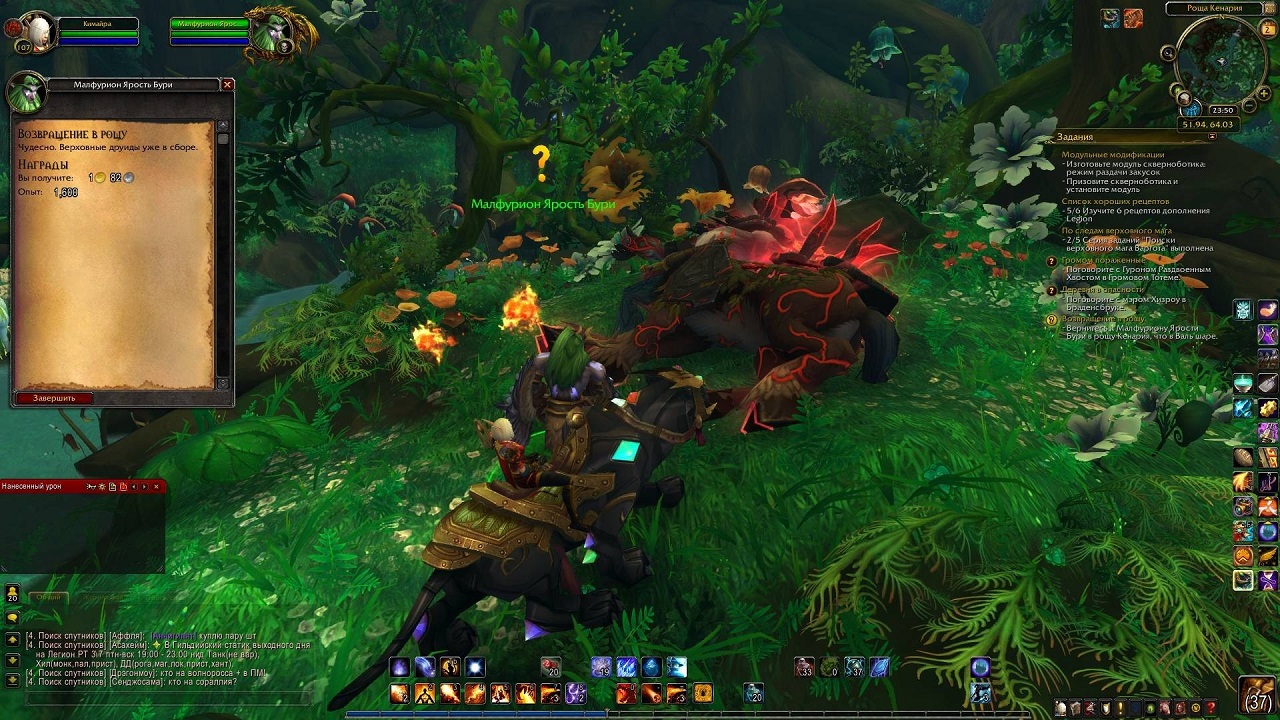Image resolution: width=1280 pixels, height=720 pixels.
Task: Complete the quest with the Завершить button
Action: coord(54,398)
